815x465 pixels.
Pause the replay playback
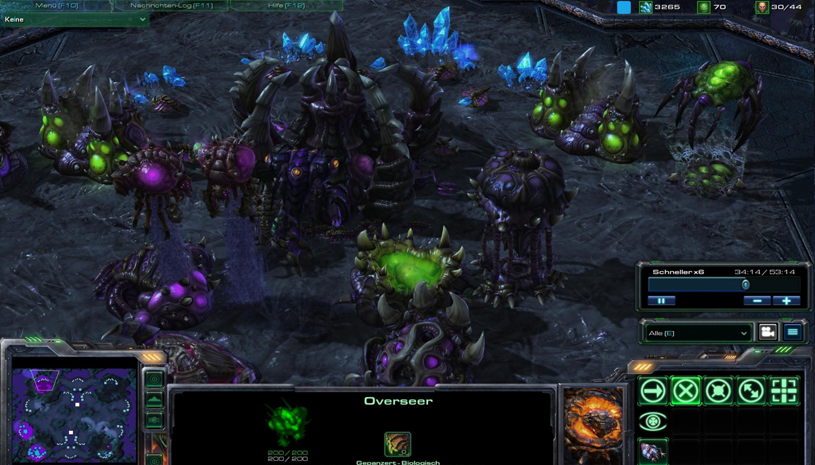[662, 300]
